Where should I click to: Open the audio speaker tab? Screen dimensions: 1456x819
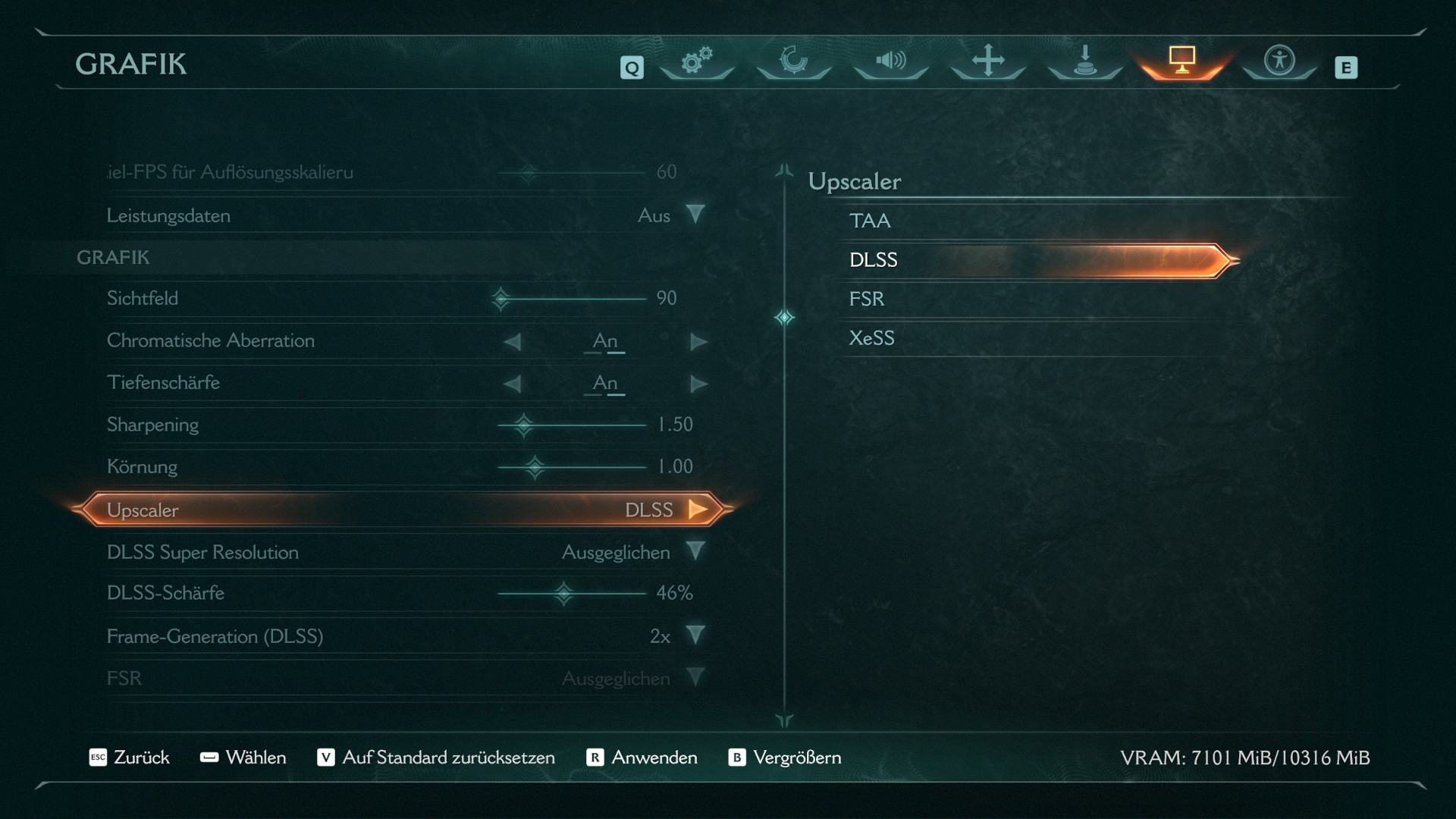[890, 61]
